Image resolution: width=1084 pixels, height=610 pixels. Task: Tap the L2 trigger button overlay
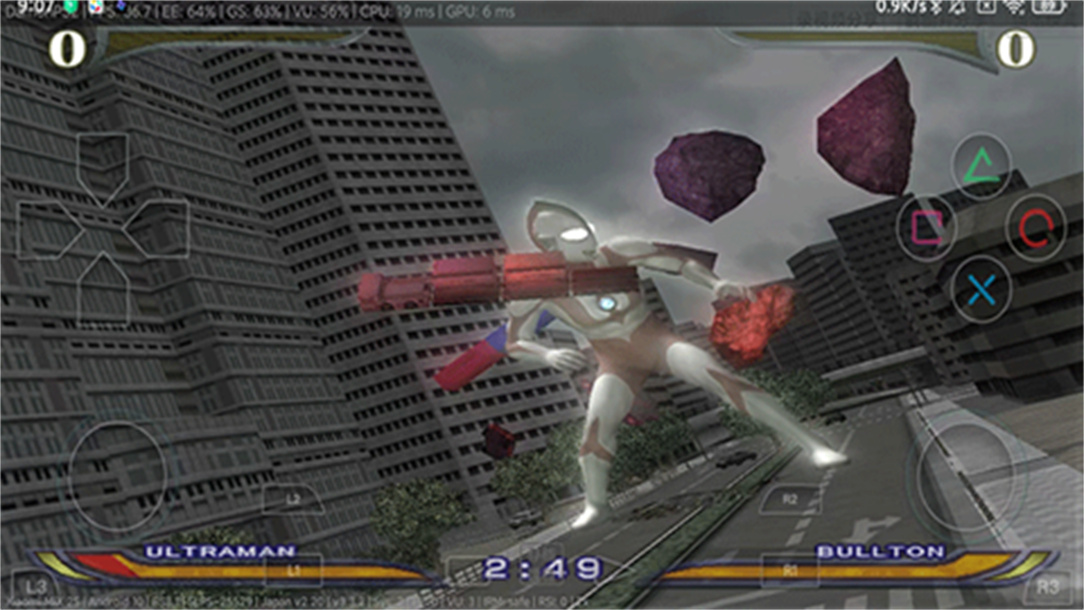pyautogui.click(x=292, y=497)
